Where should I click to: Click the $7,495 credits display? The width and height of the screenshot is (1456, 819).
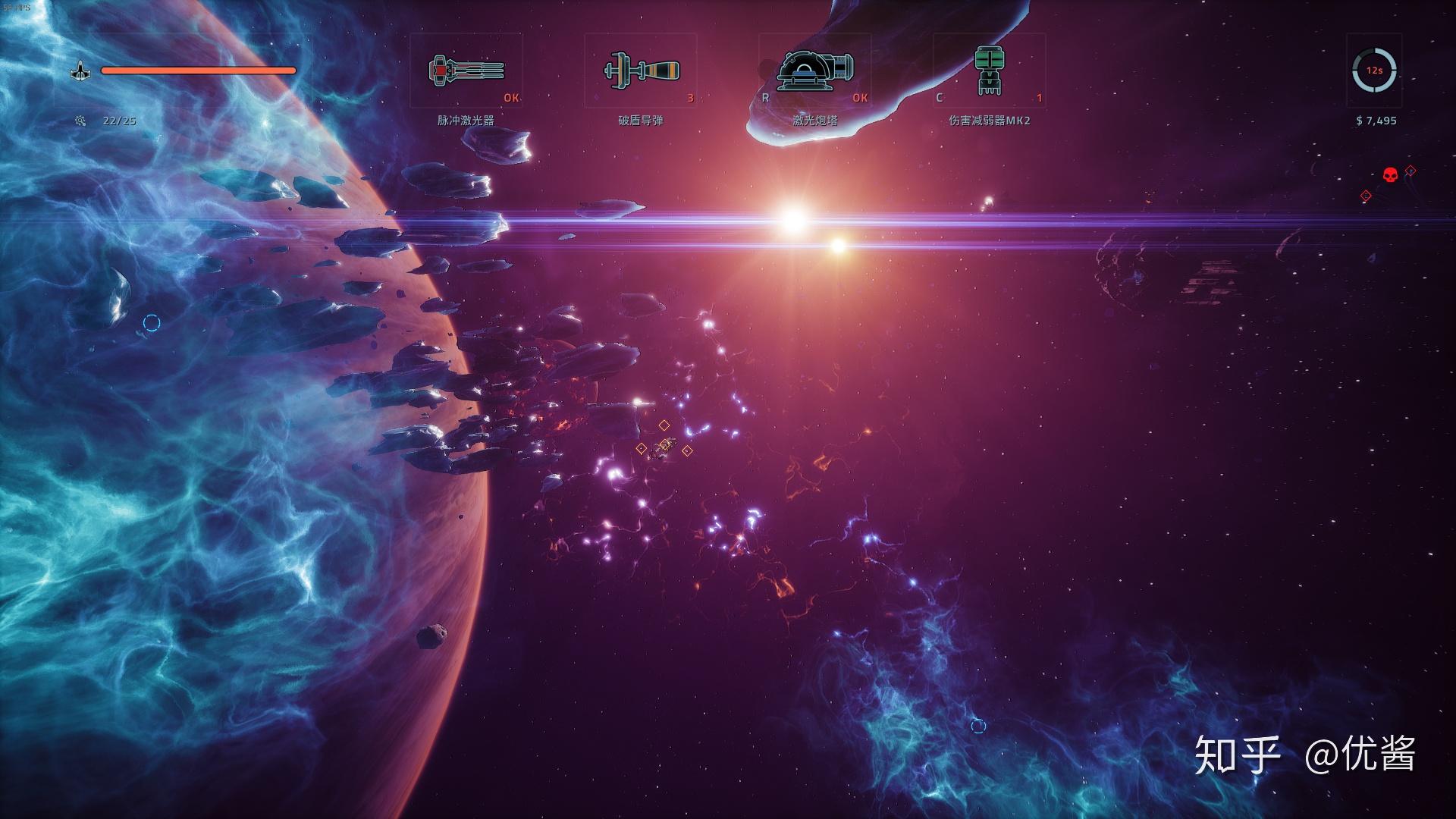tap(1377, 120)
